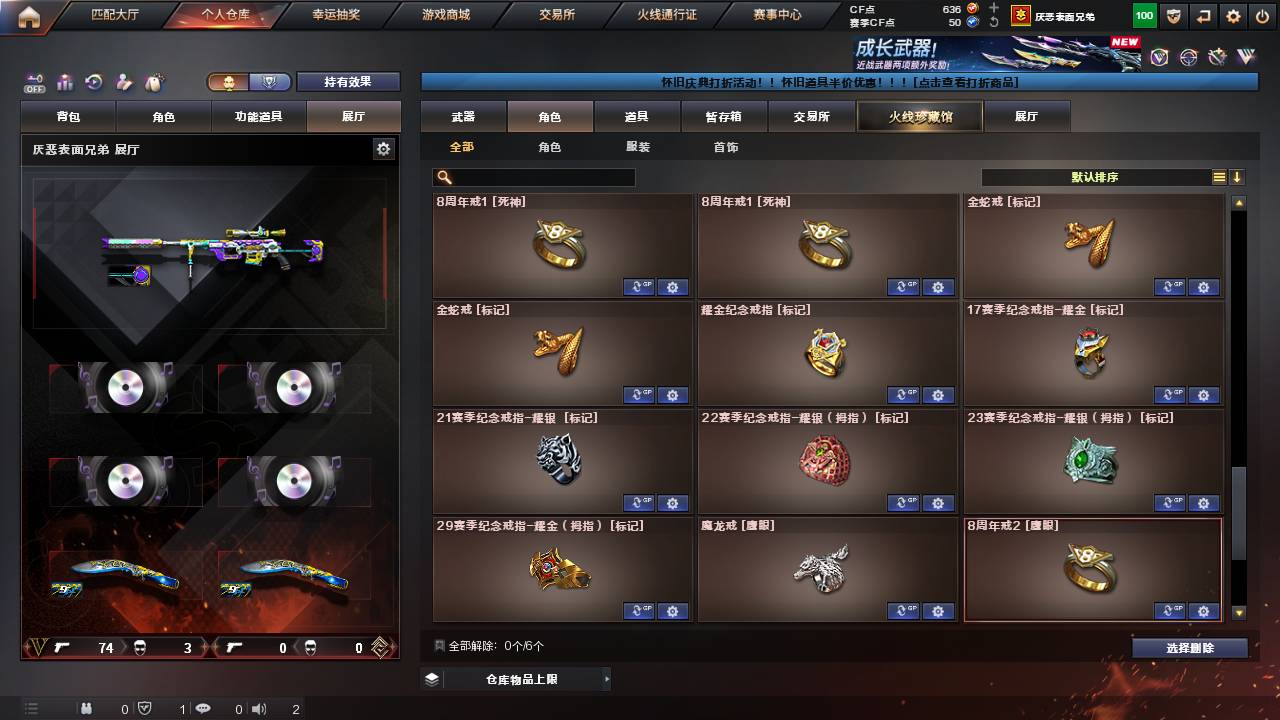Click the search magnifier icon
This screenshot has width=1280, height=720.
click(442, 176)
